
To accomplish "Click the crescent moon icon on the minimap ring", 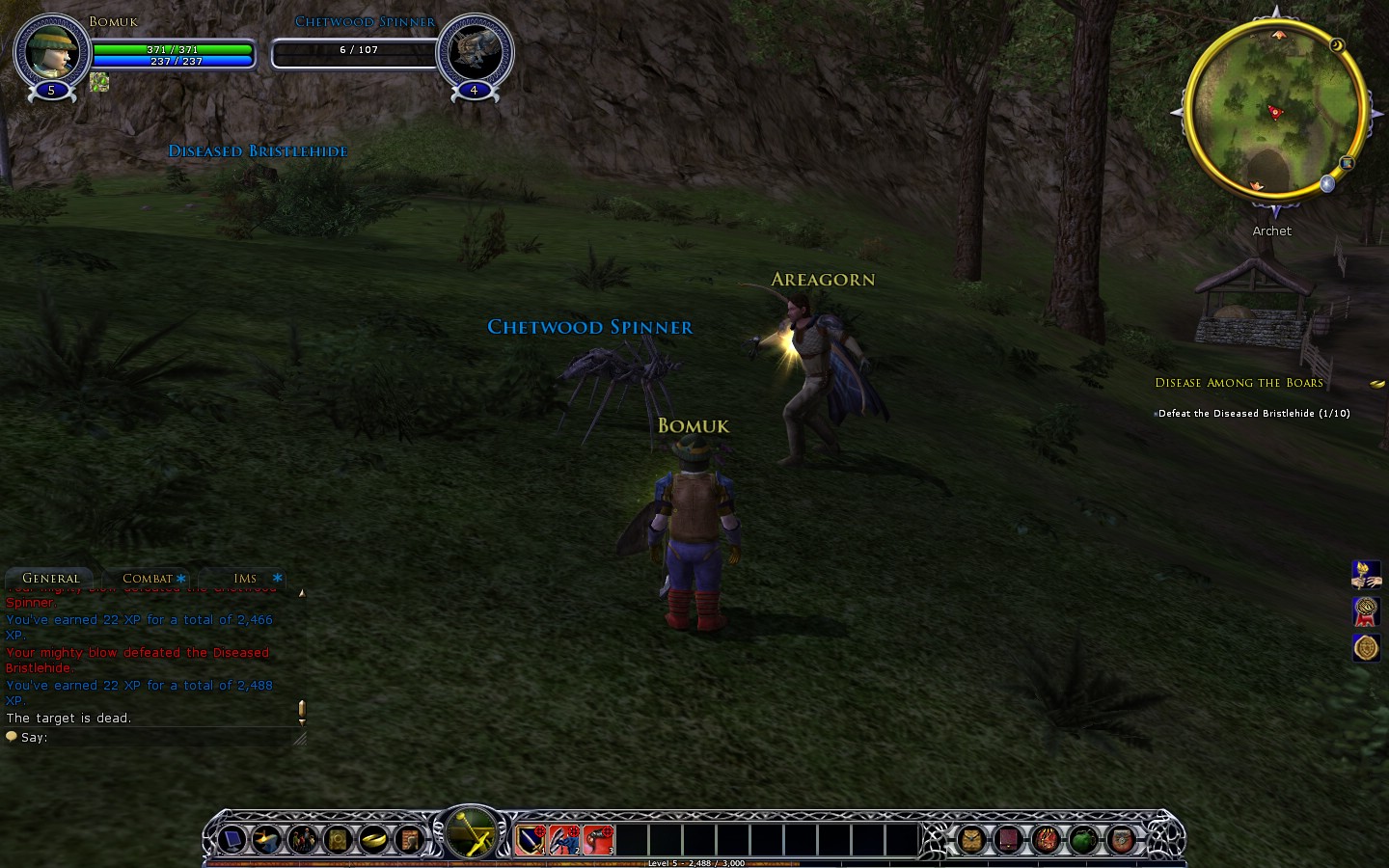I will [x=1337, y=45].
